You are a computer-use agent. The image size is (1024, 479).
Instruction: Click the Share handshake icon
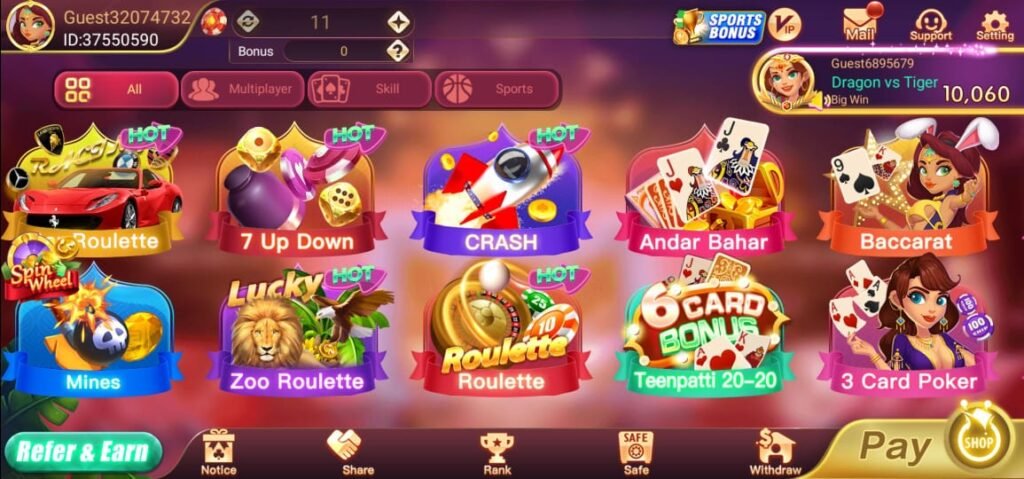tap(357, 452)
